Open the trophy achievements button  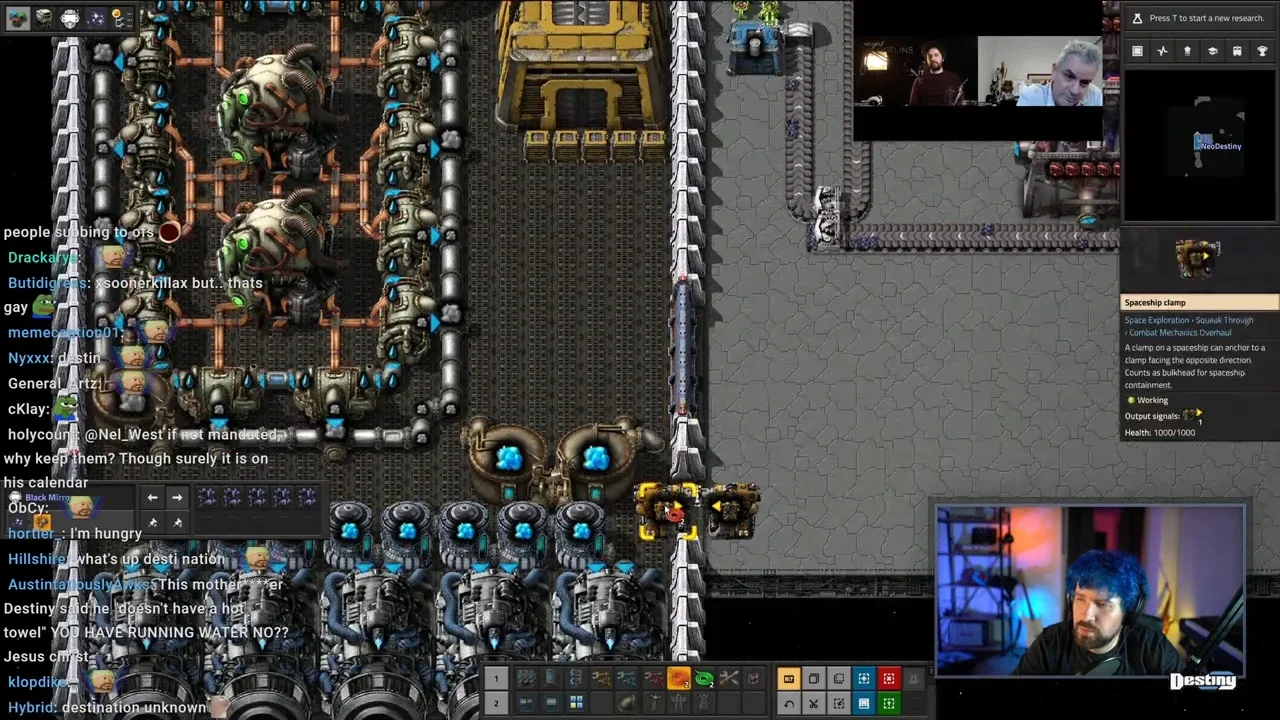tap(1262, 51)
